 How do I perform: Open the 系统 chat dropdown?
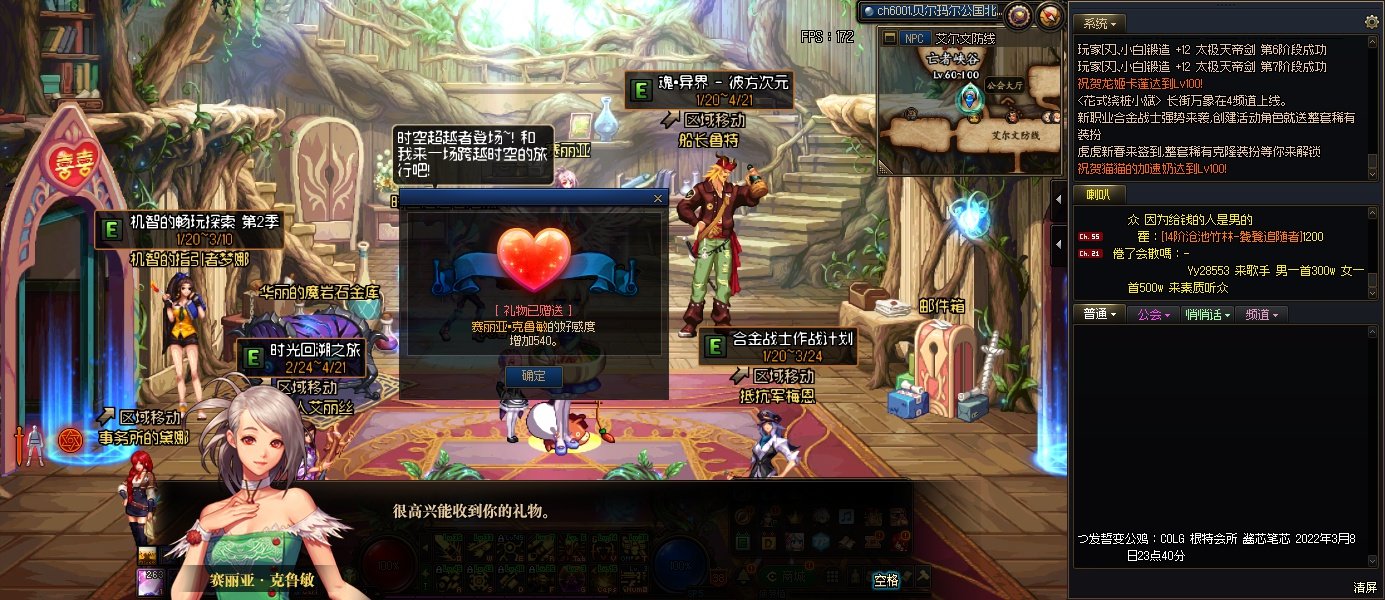click(1100, 22)
